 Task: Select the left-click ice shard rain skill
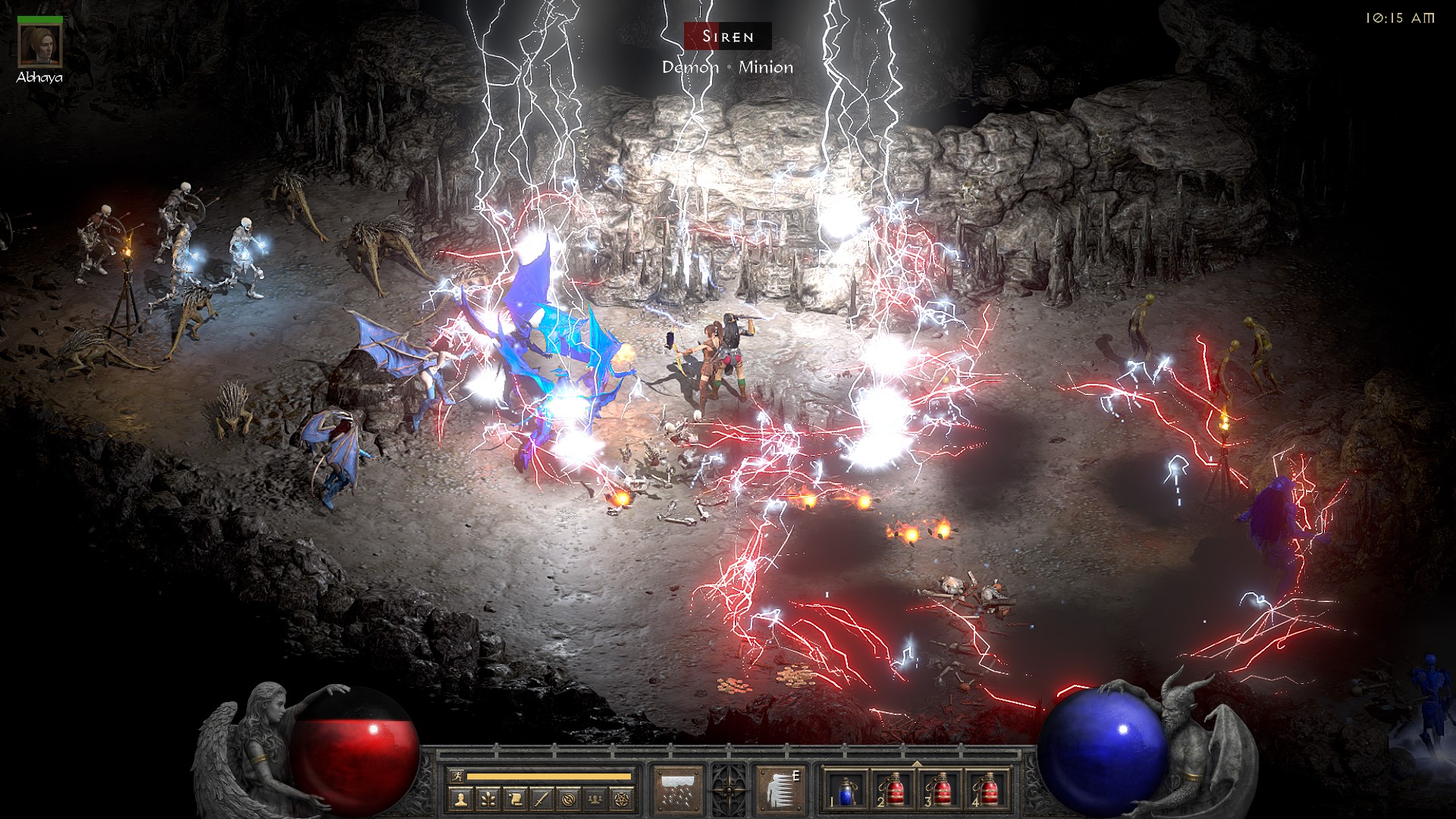pyautogui.click(x=678, y=789)
